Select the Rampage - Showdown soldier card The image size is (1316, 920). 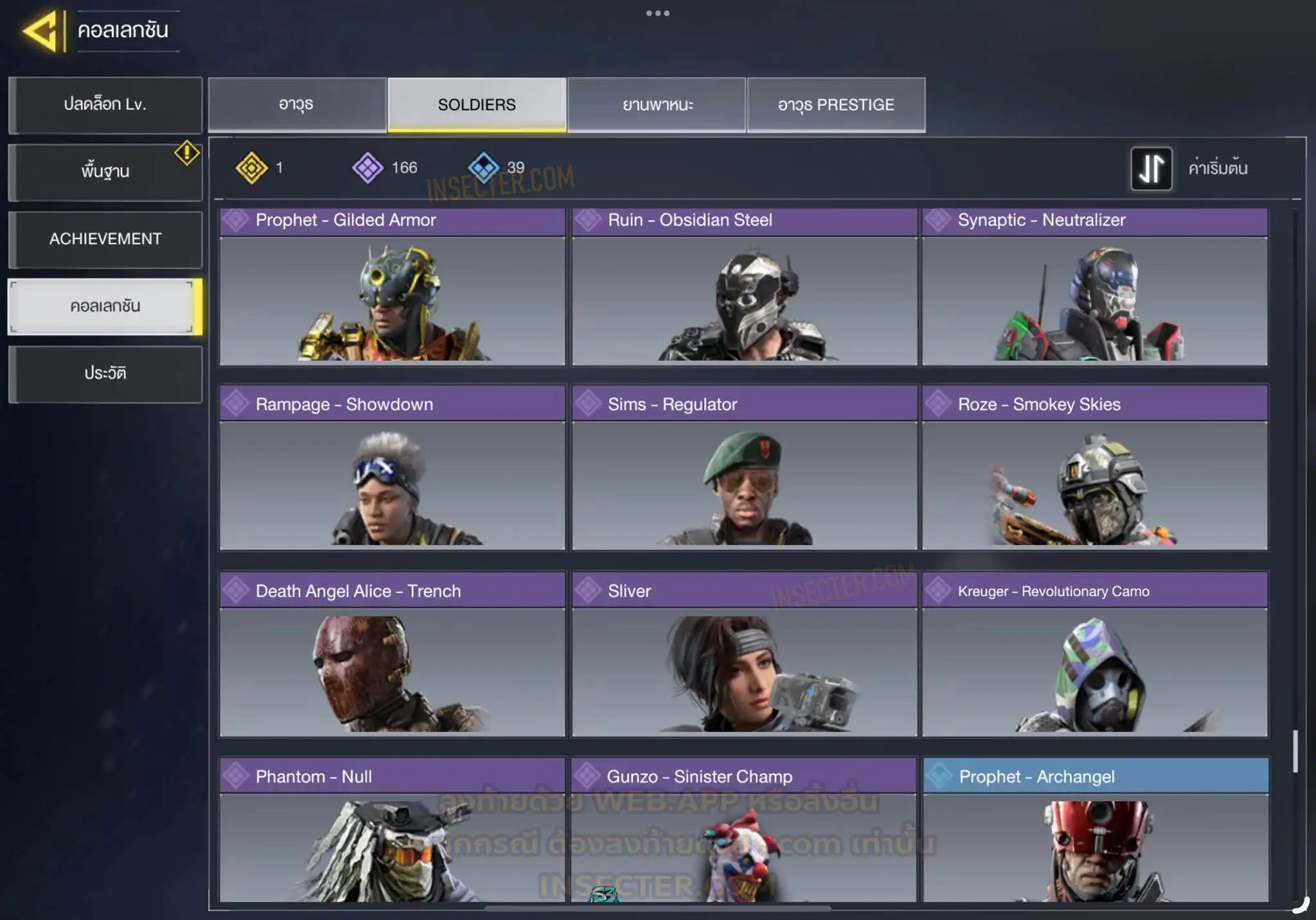pyautogui.click(x=392, y=468)
